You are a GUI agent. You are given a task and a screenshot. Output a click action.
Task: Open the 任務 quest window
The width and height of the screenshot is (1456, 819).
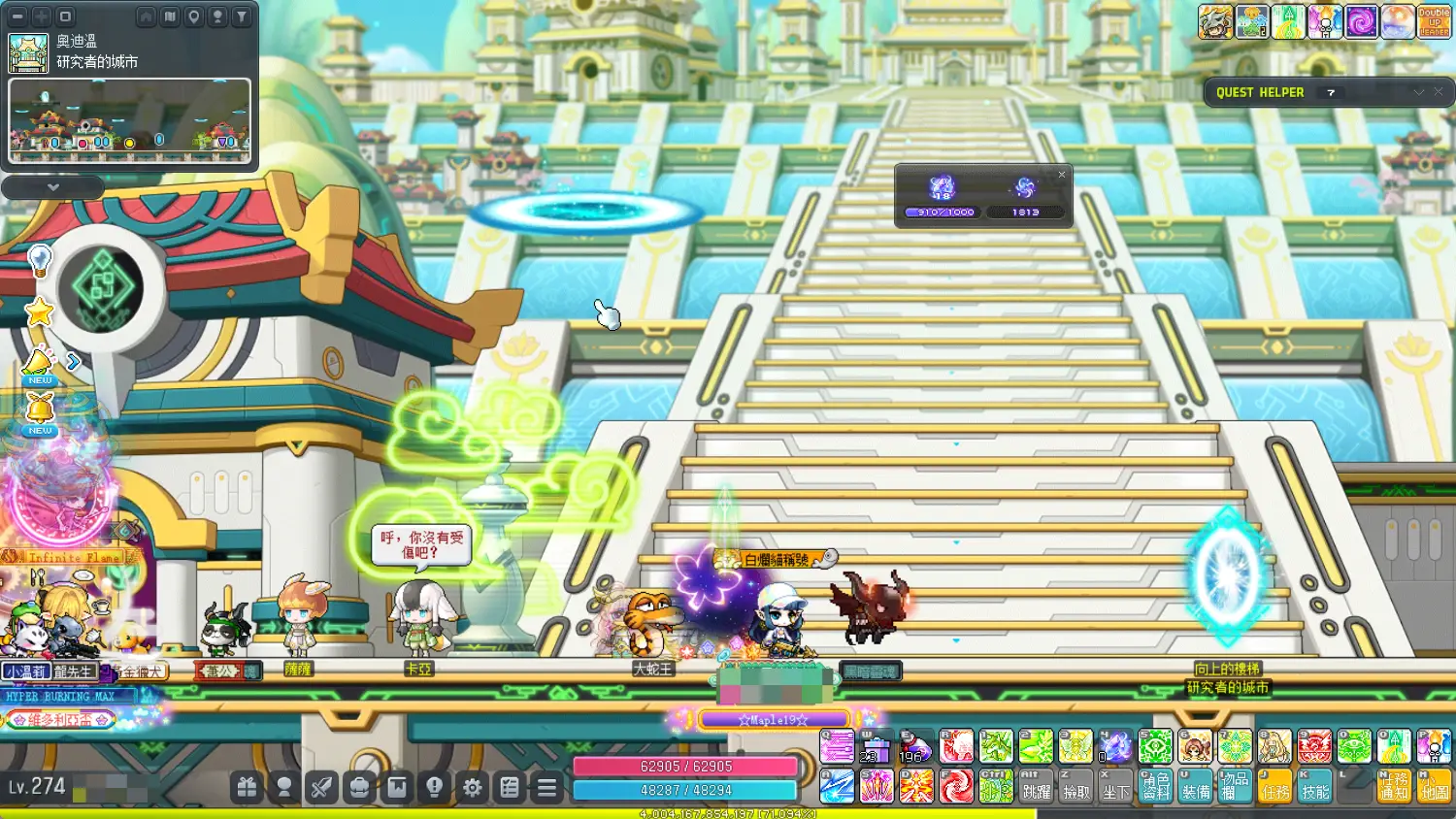click(x=1274, y=786)
